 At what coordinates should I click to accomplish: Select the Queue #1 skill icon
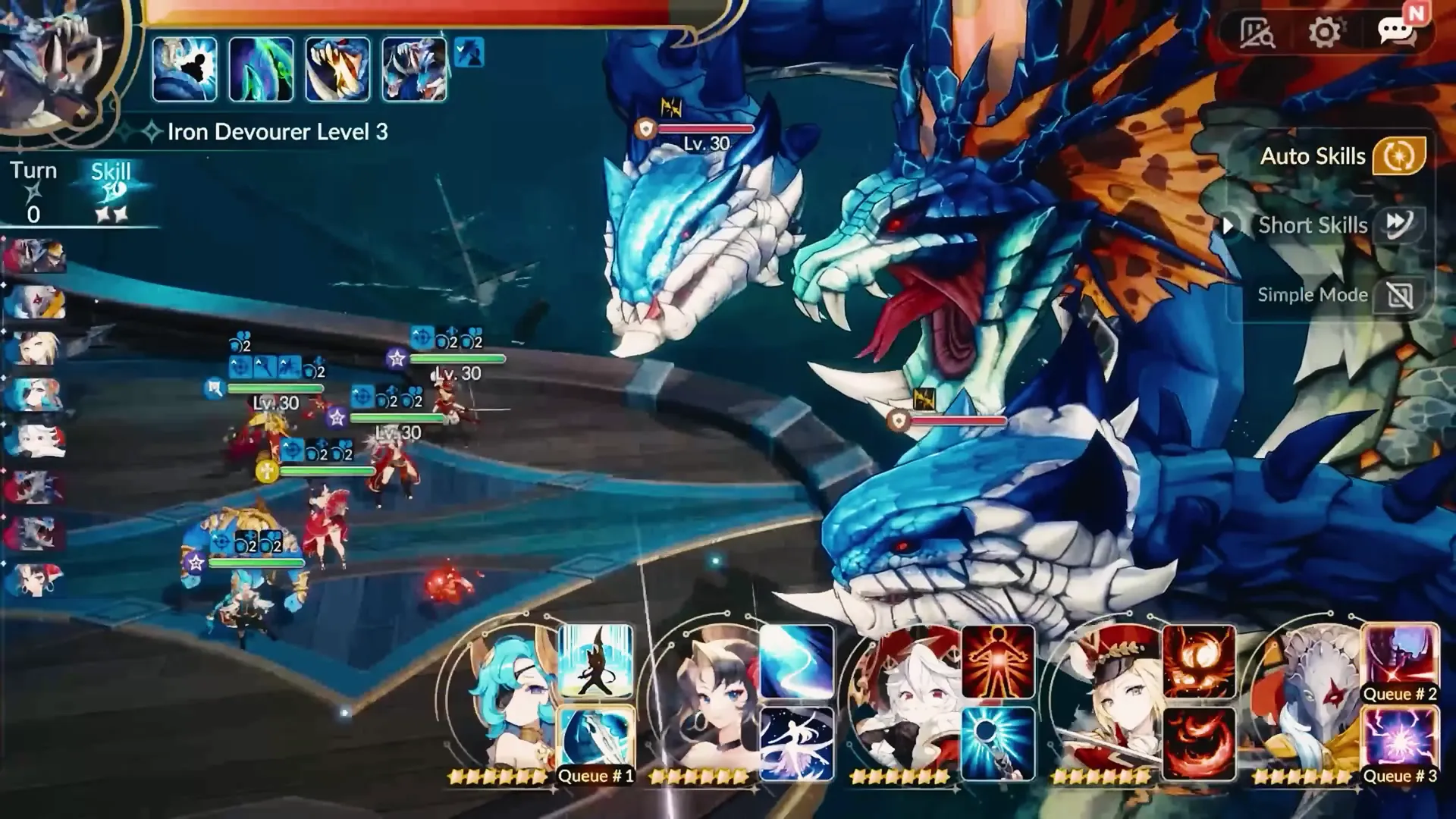pos(596,743)
